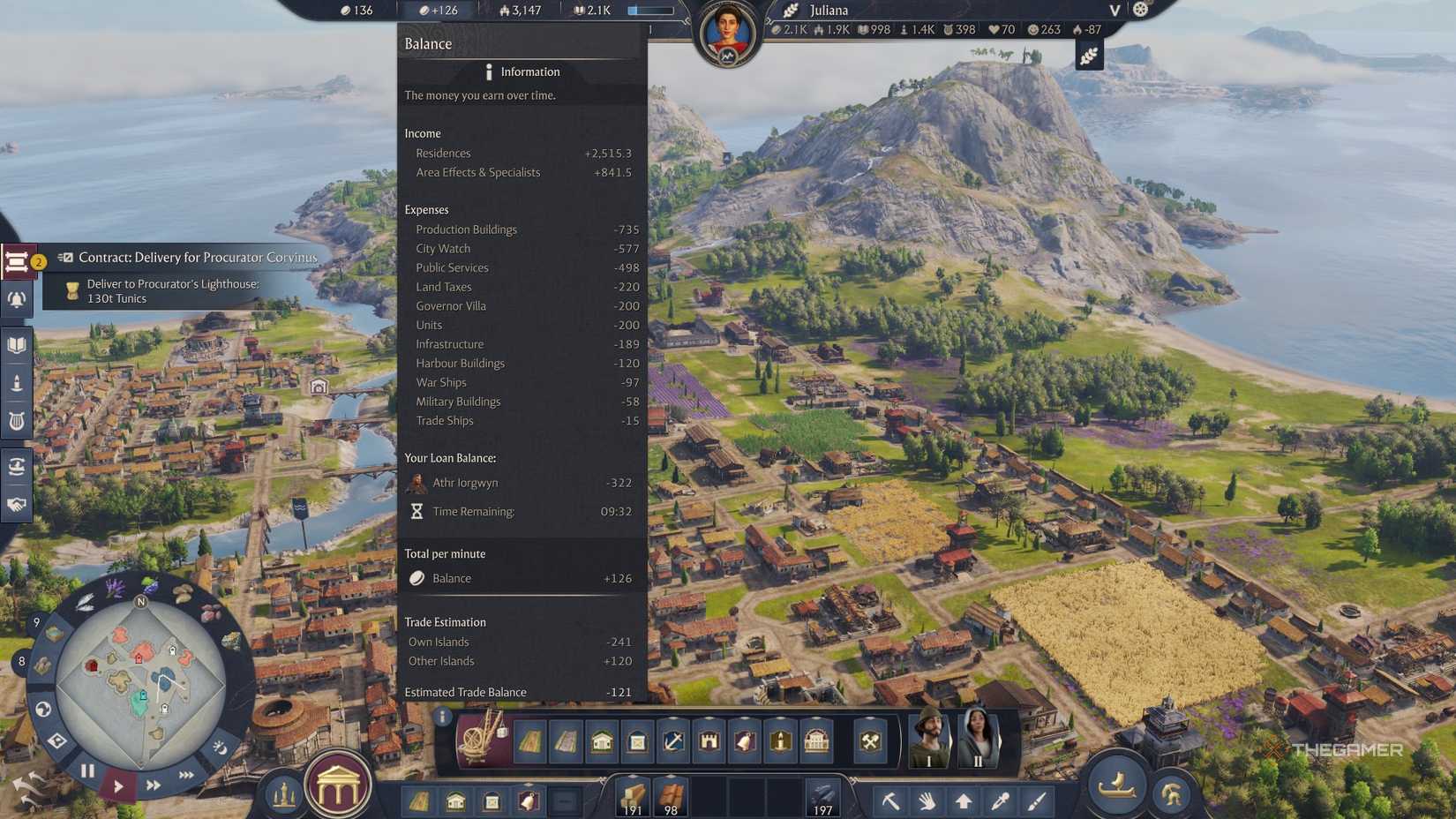Switch to tier II population tab

tap(978, 741)
